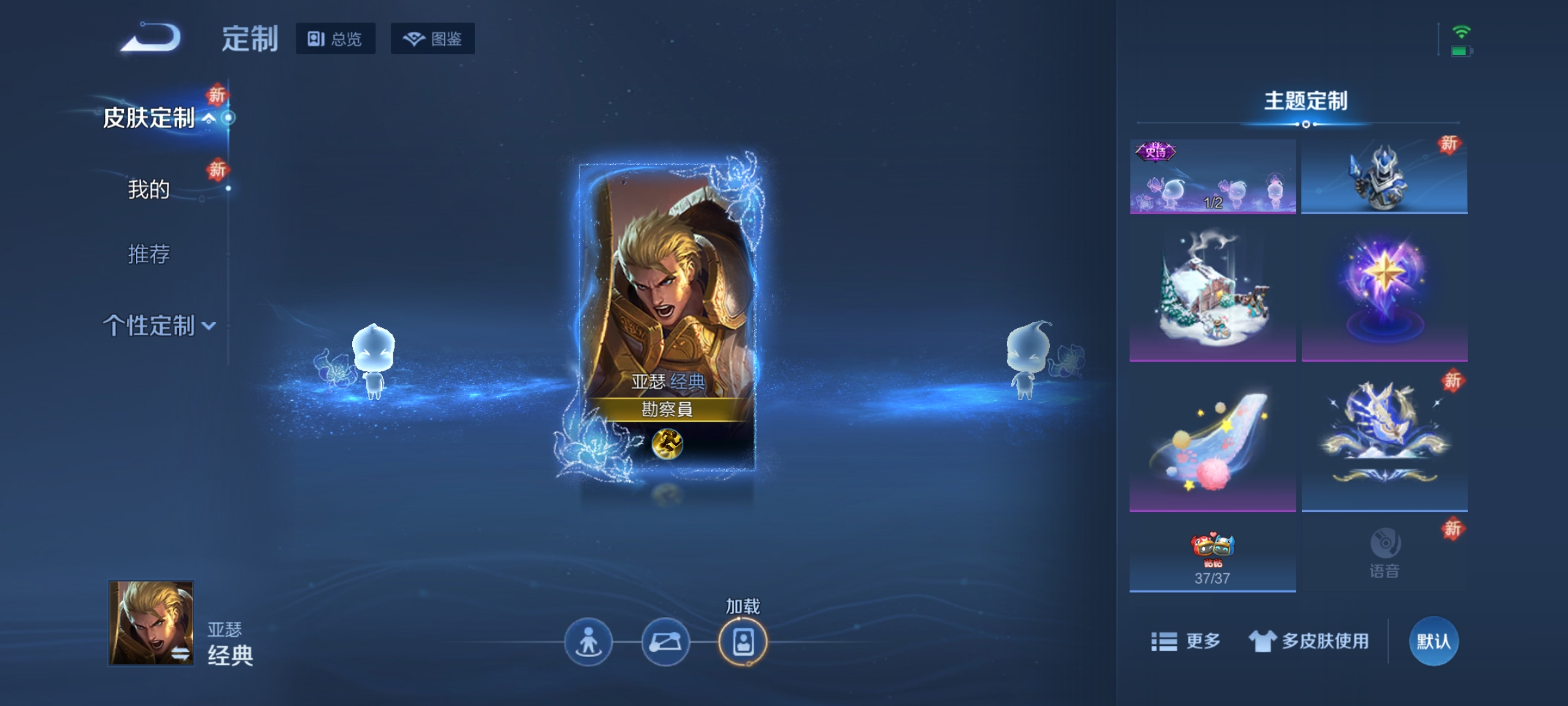Choose the blue dragon emblem tile
This screenshot has height=706, width=1568.
coord(1384,442)
